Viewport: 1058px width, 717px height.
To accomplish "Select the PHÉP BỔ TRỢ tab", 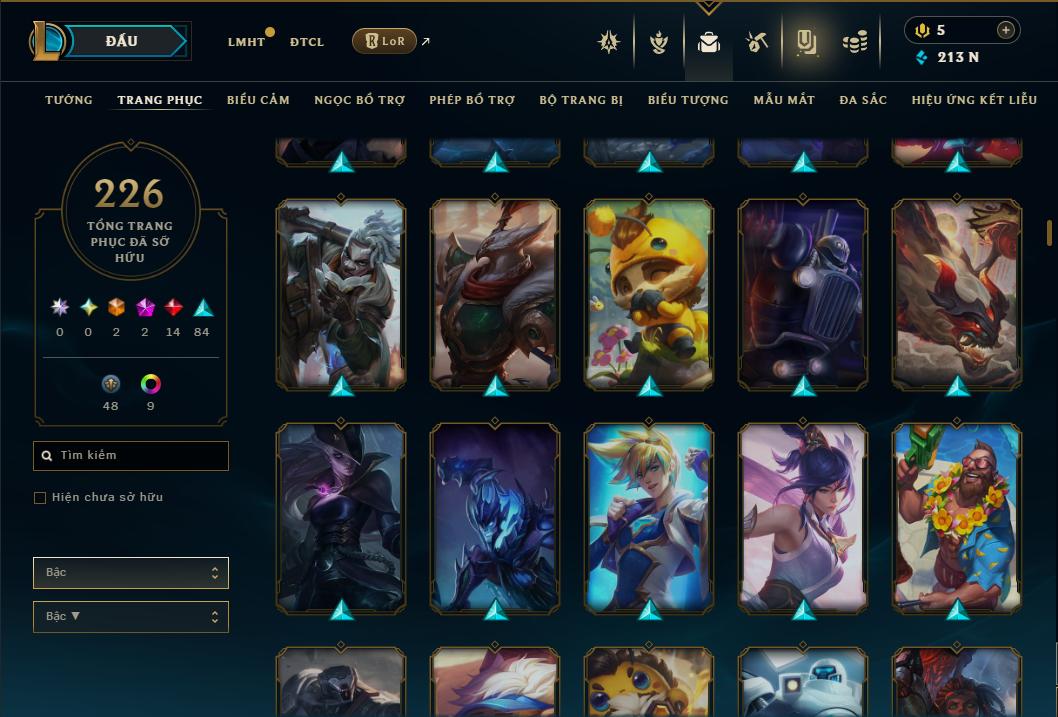I will click(472, 100).
